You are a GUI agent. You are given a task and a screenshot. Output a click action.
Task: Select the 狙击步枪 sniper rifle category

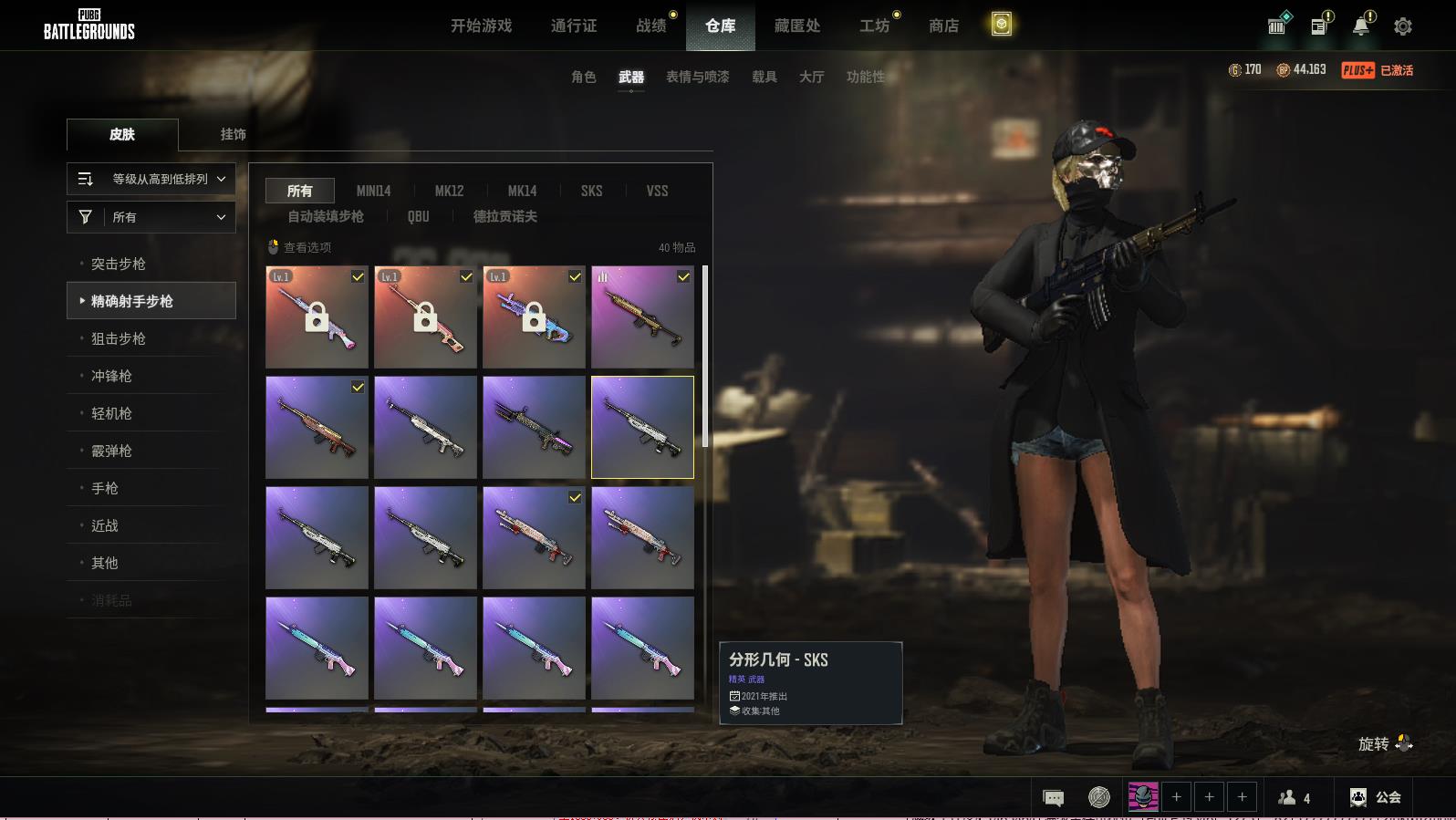coord(119,338)
